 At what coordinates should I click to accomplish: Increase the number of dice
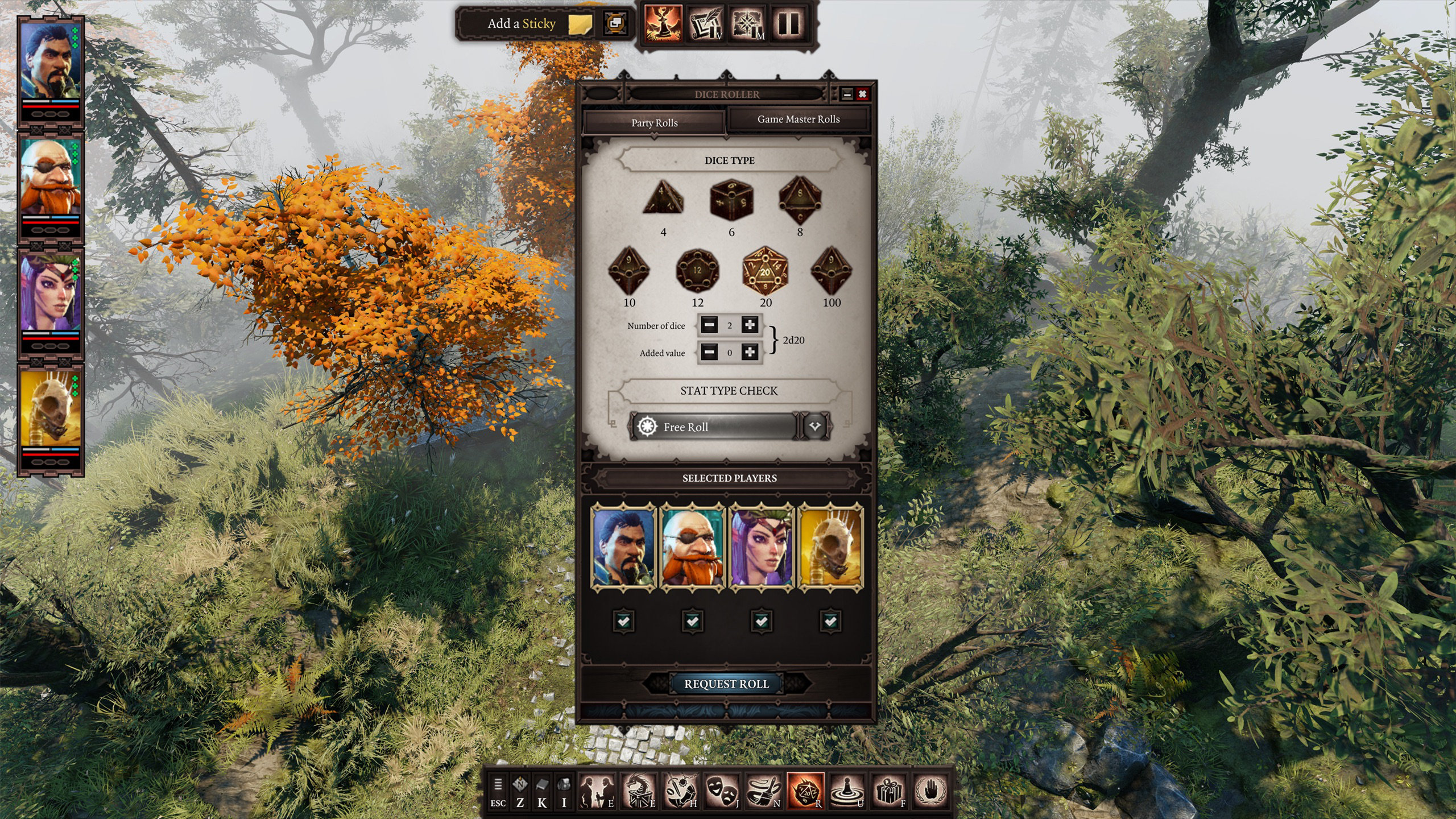point(750,325)
